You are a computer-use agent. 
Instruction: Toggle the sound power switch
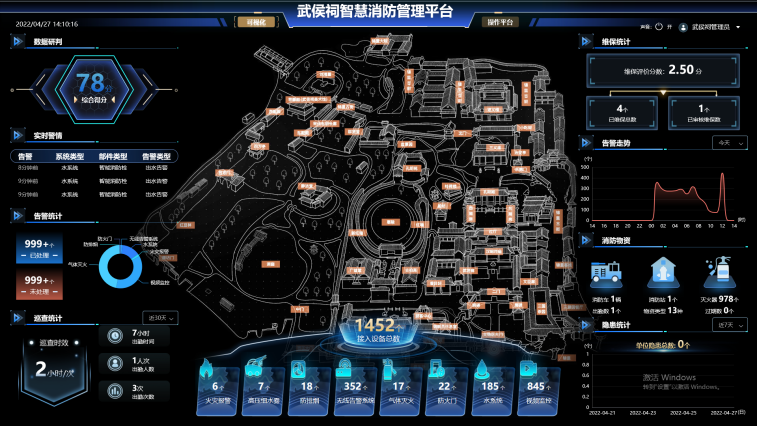(x=657, y=27)
